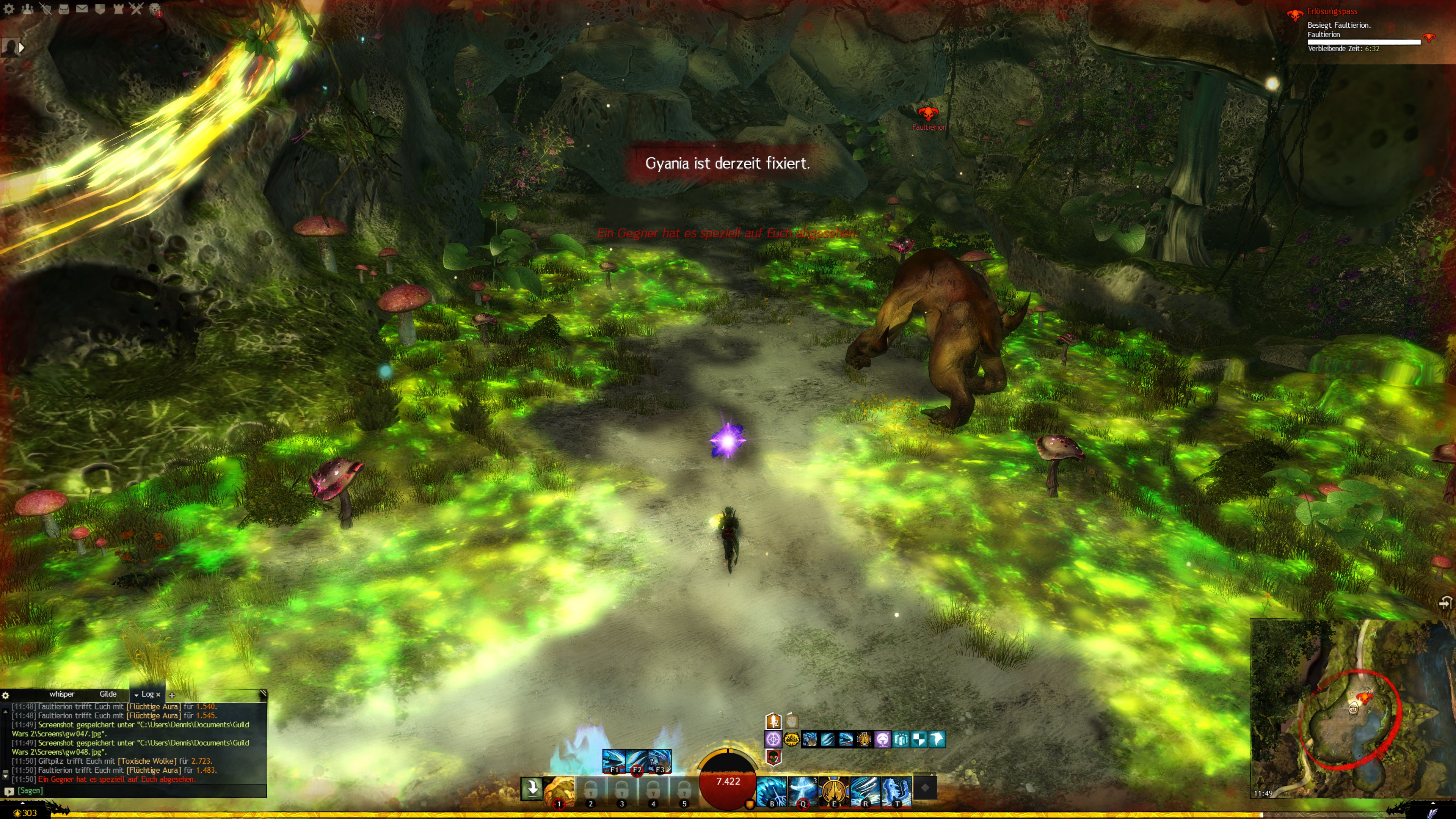Select the Erlösungspass event in the tracker
Image resolution: width=1456 pixels, height=819 pixels.
[1332, 11]
